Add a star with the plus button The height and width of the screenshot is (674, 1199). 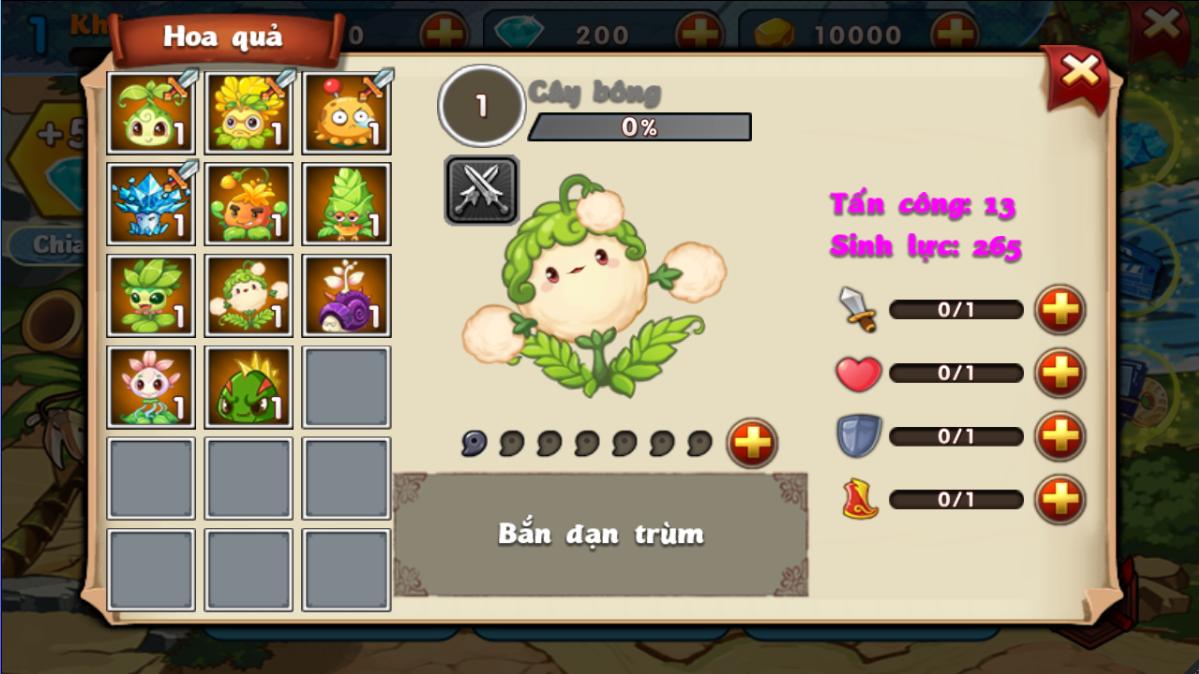point(752,443)
